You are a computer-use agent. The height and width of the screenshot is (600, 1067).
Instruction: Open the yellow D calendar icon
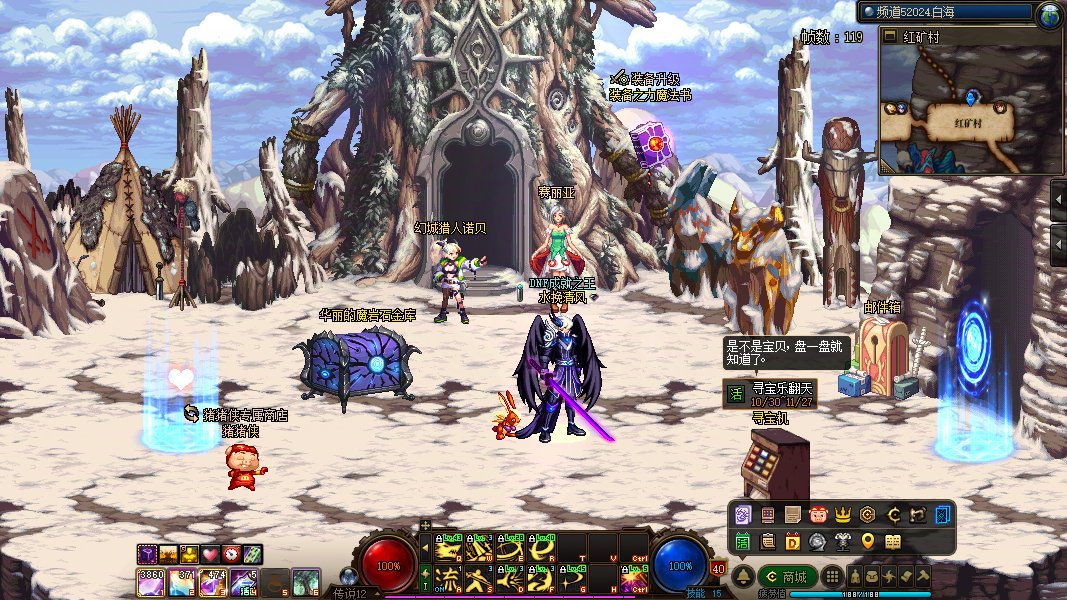click(x=792, y=541)
